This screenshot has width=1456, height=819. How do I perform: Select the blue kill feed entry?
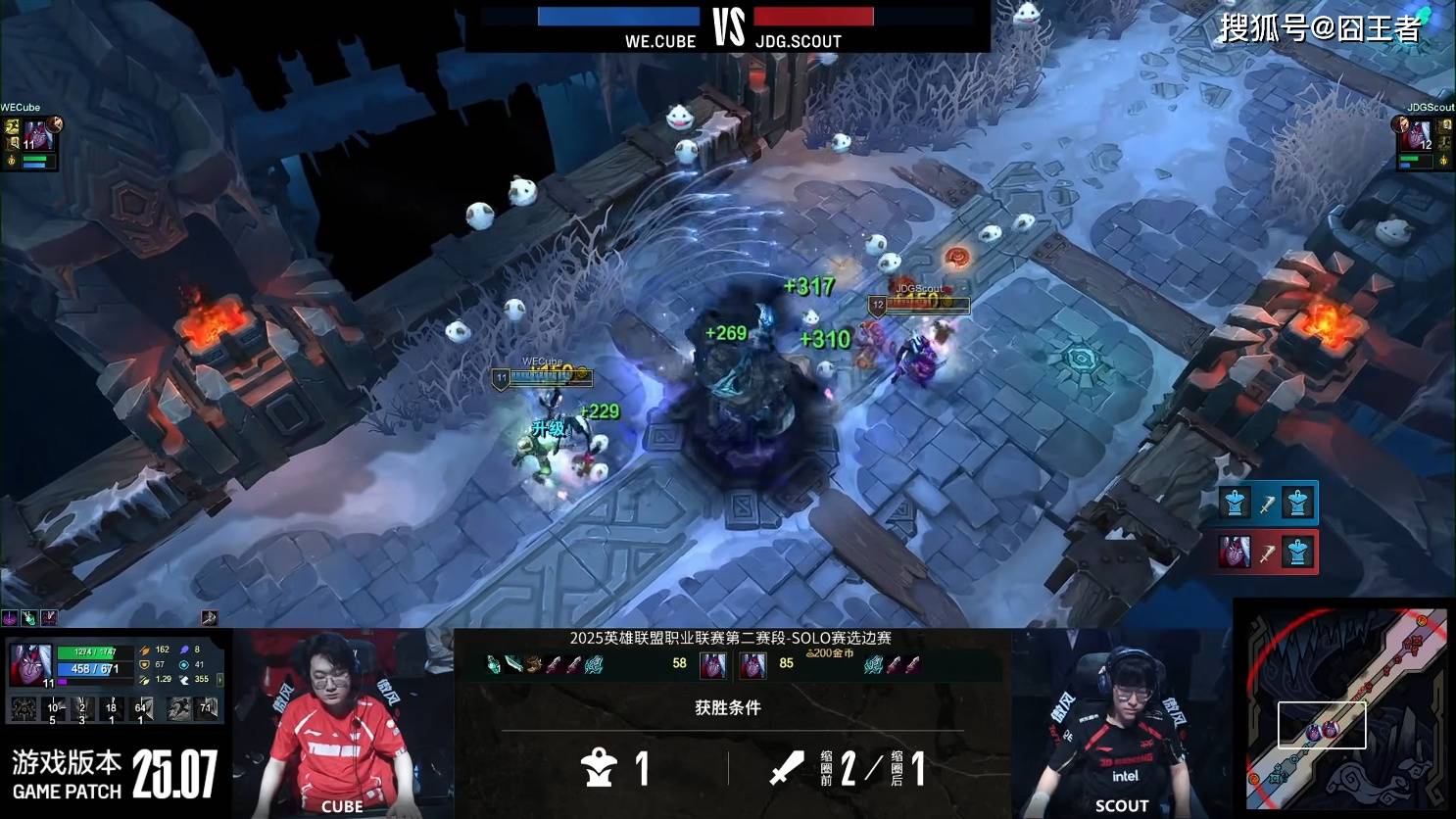[x=1268, y=503]
